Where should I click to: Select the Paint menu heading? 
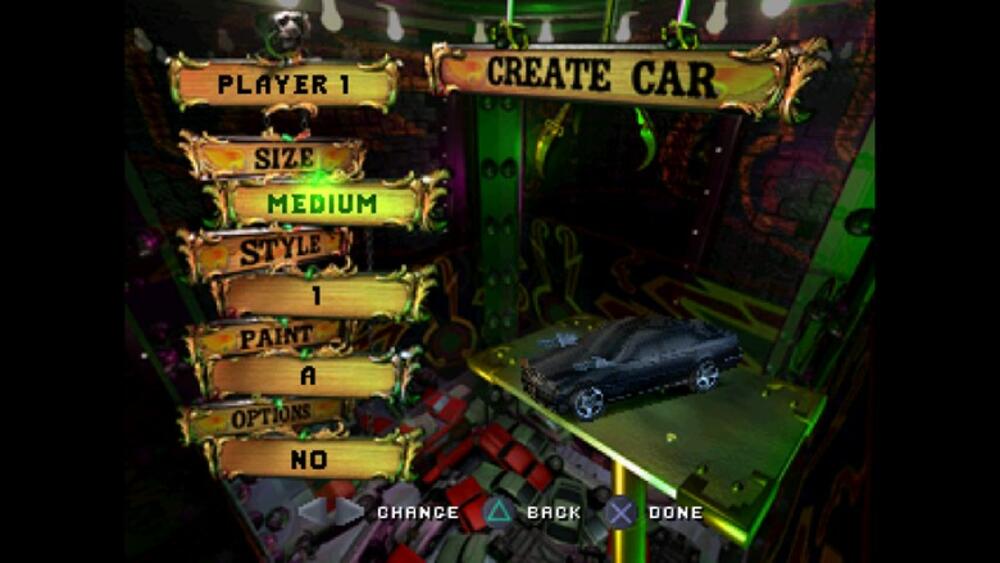pyautogui.click(x=276, y=337)
